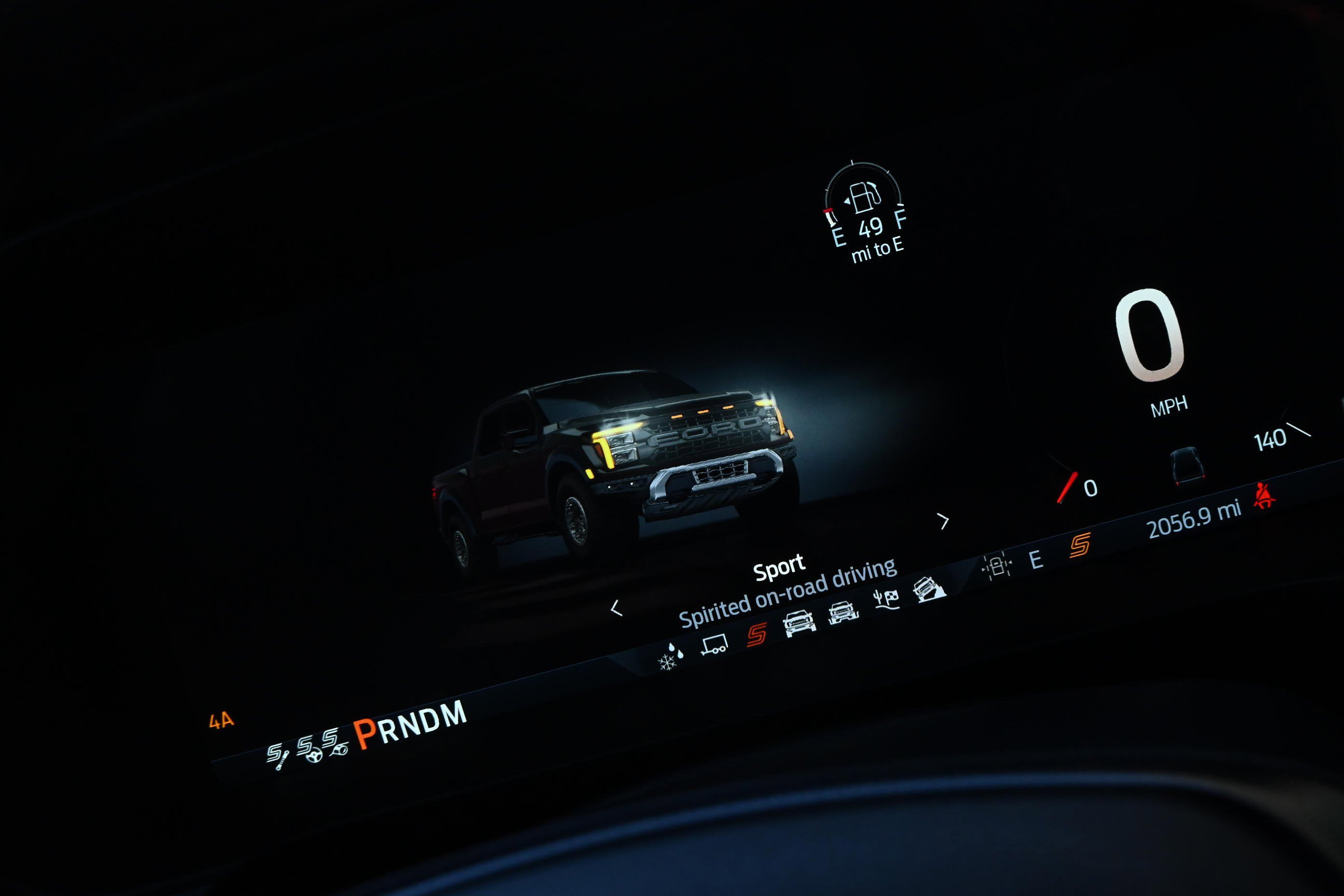Select the Slippery snowflake drive mode icon
This screenshot has height=896, width=1344.
670,657
